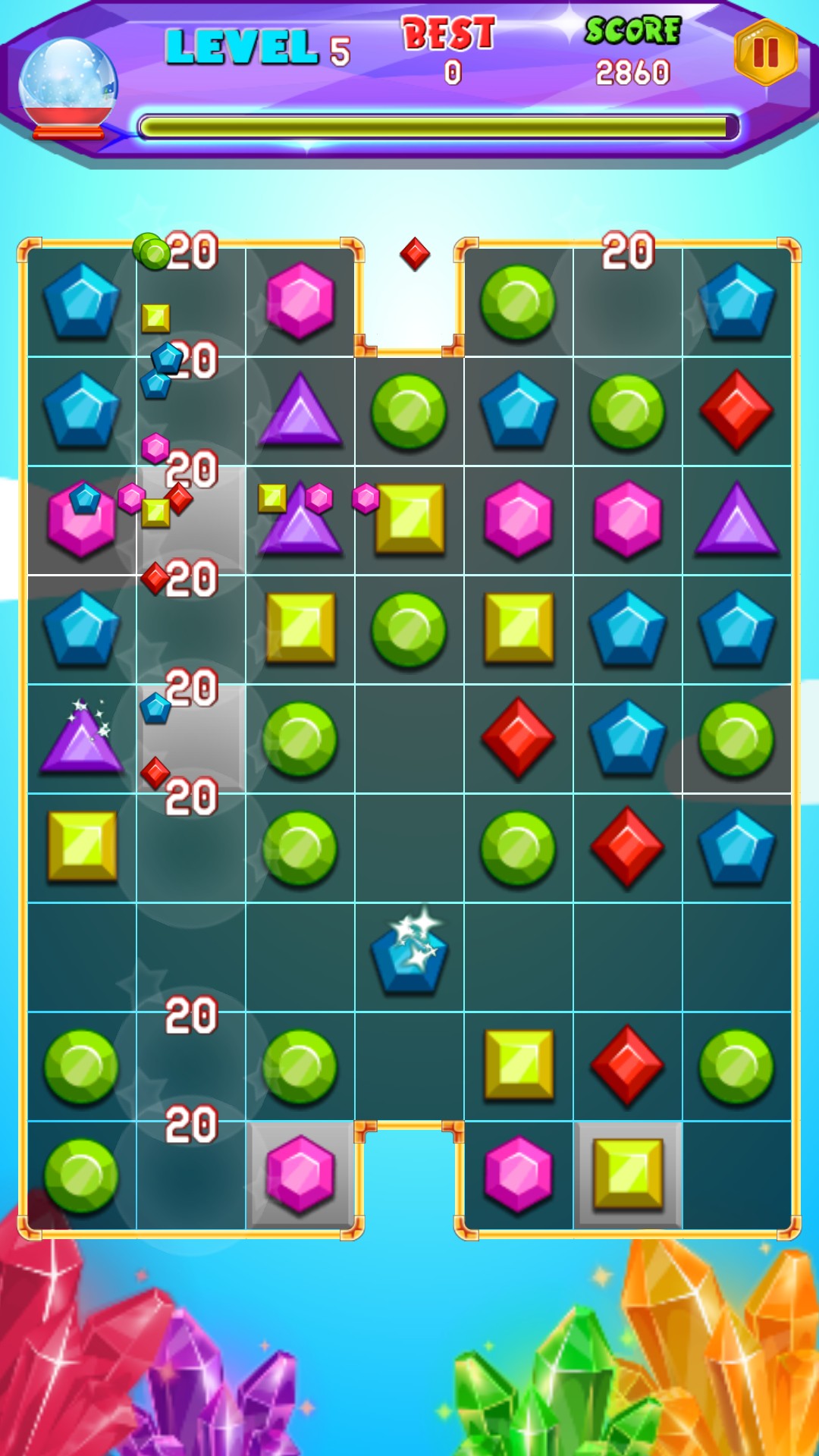Select the sparkling purple triangle gem
Screen dimensions: 819x1456
click(81, 738)
